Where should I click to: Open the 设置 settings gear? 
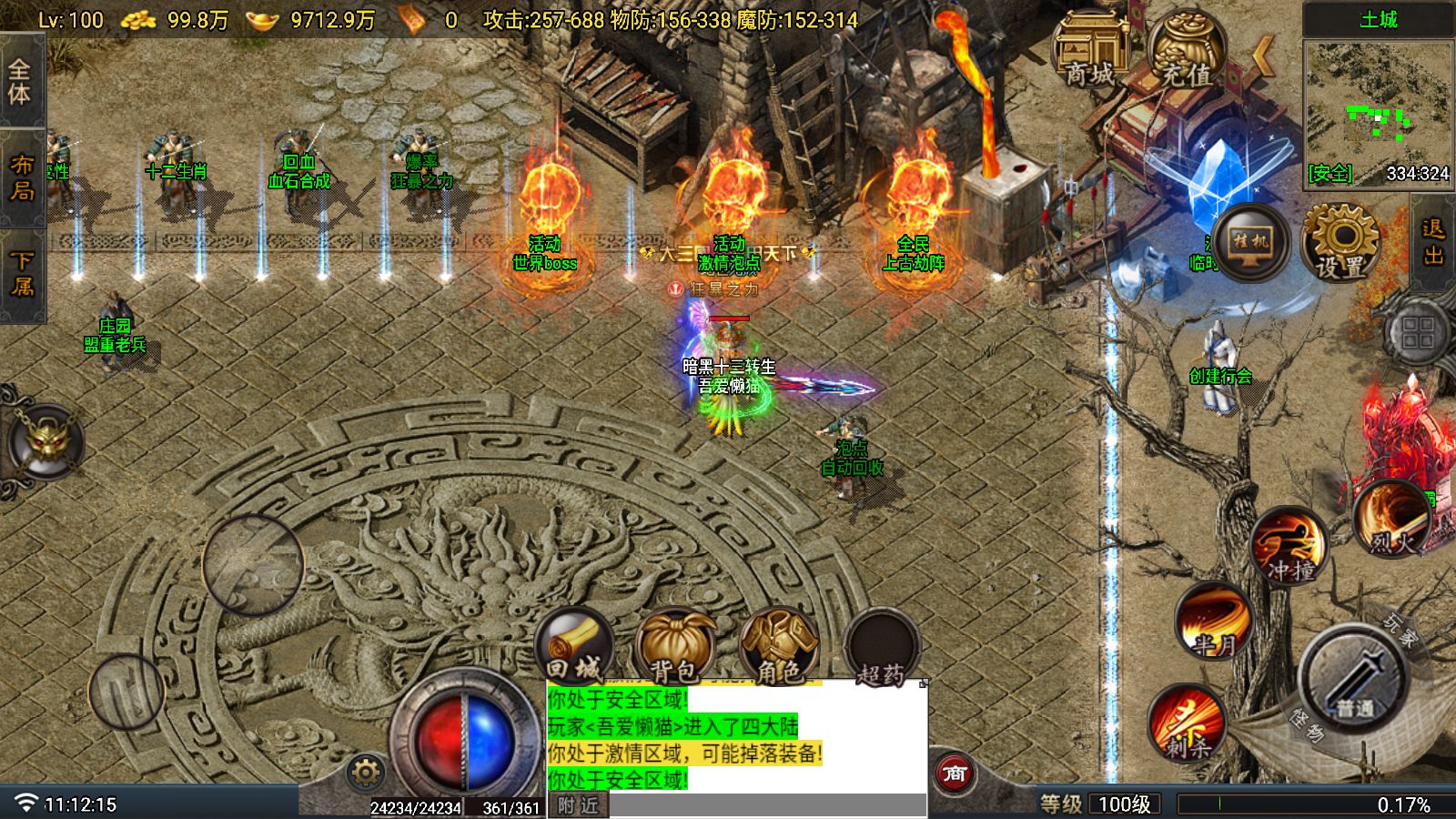(1340, 242)
